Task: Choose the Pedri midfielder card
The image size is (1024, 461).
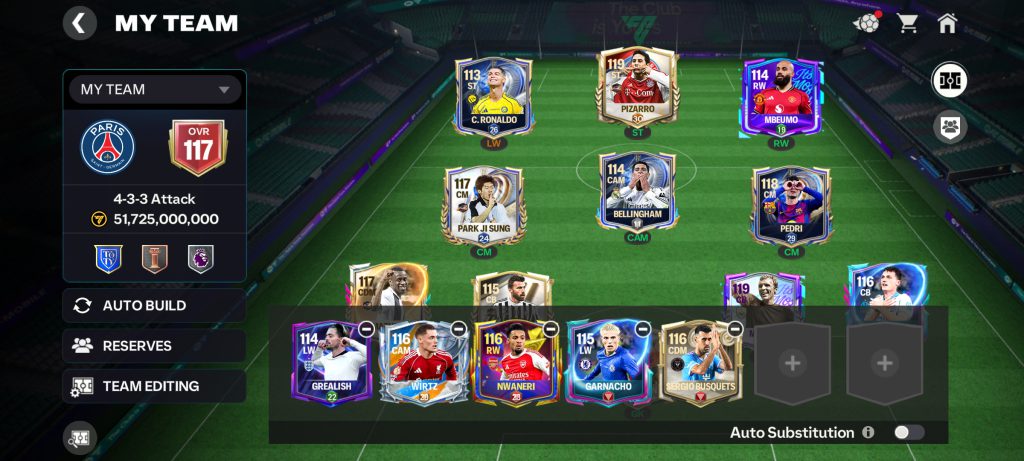Action: (x=791, y=206)
